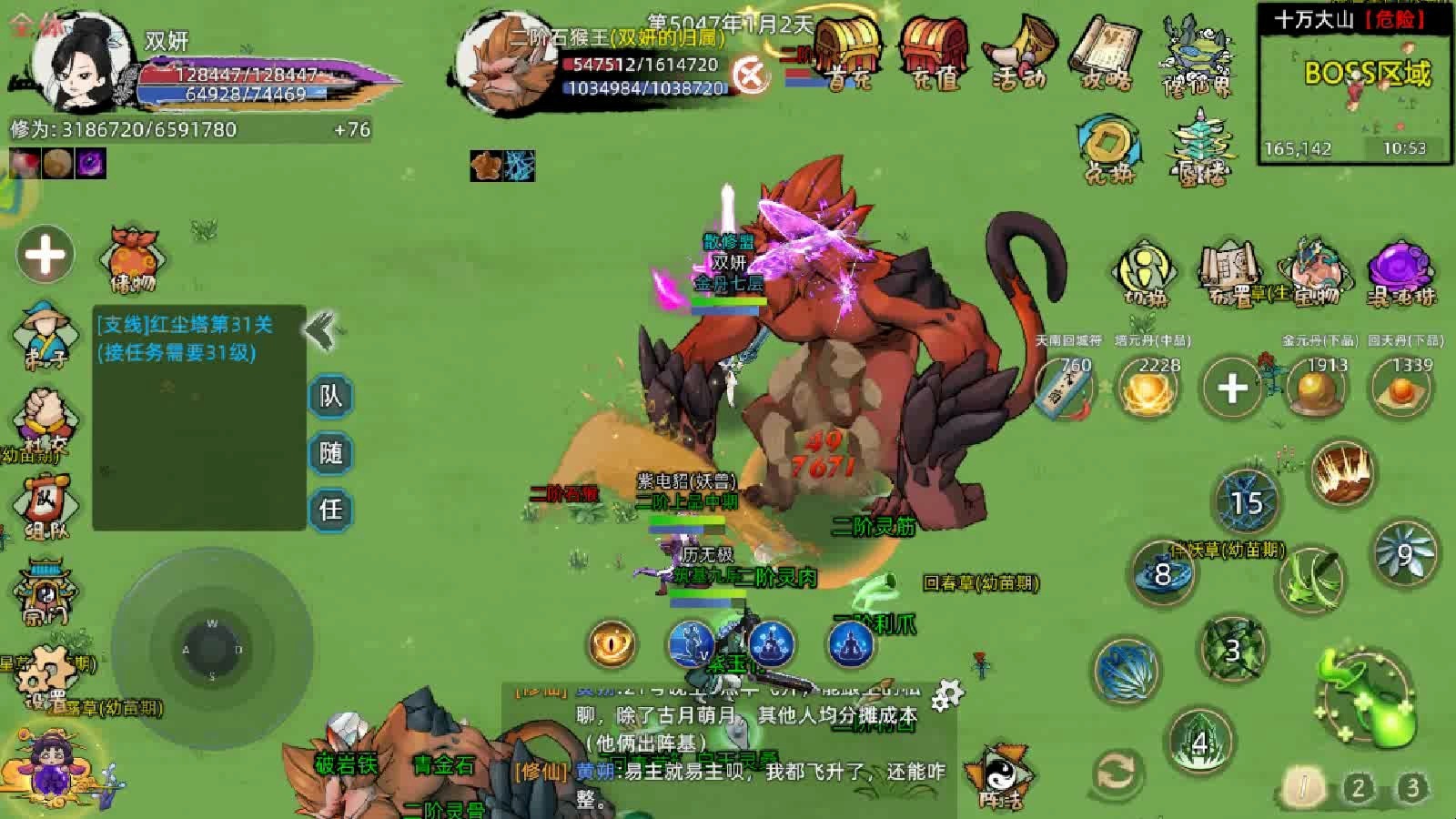Expand the item bar with the plus button
Image resolution: width=1456 pixels, height=819 pixels.
(x=1230, y=387)
